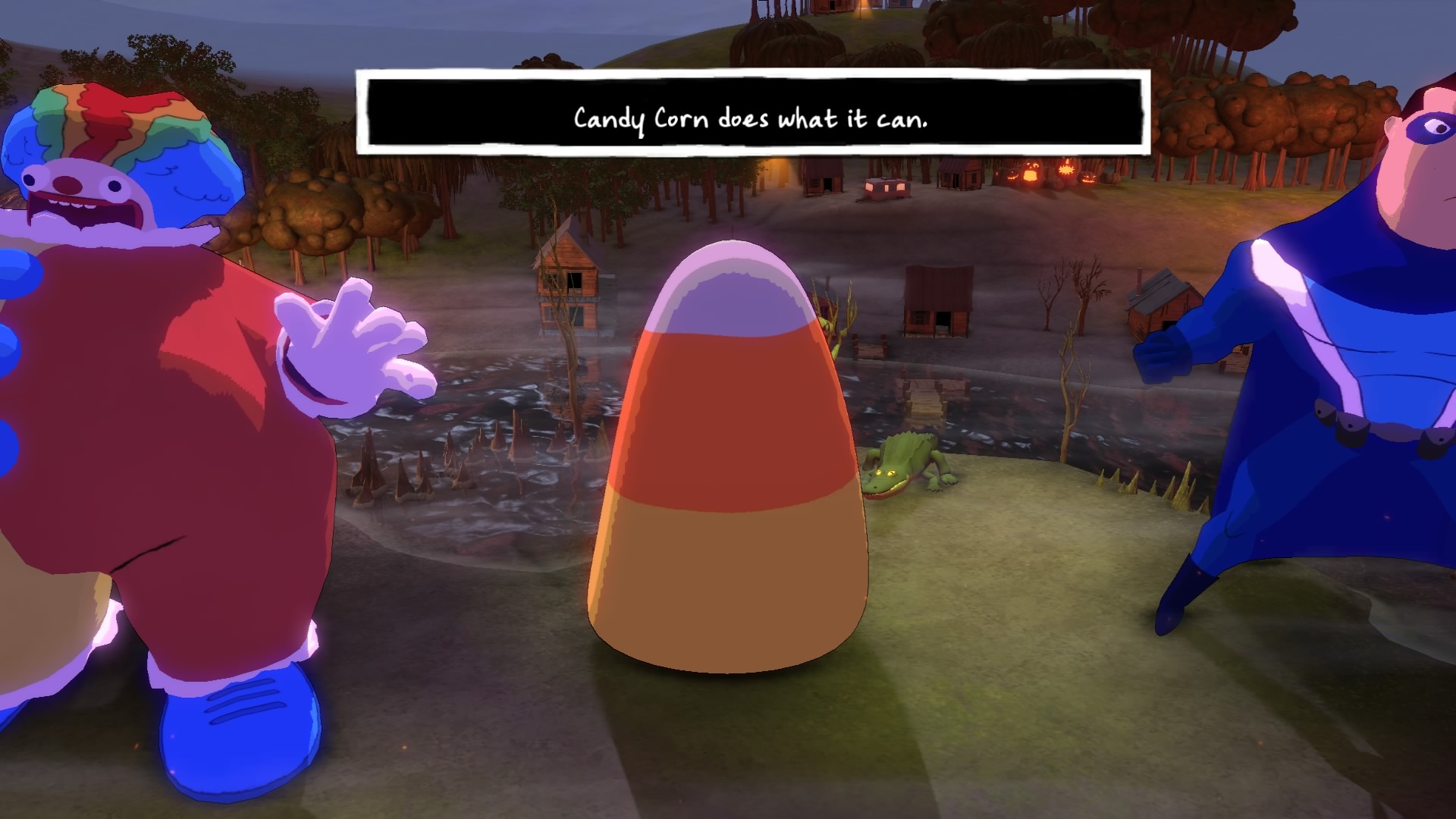Click the text 'Candy Corn does what it can.'

coord(751,118)
